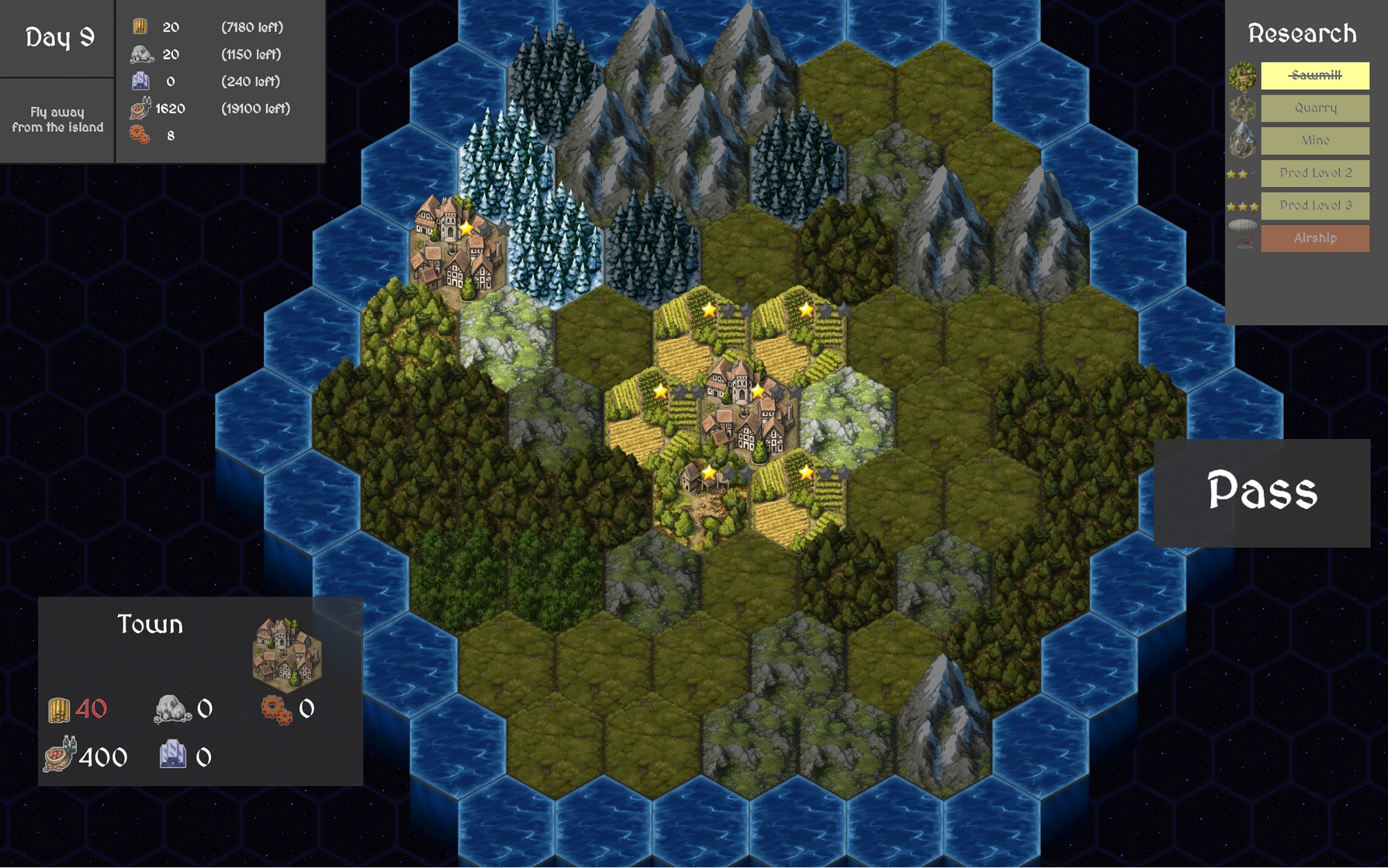Select the Sawmill research entry

[x=1314, y=75]
